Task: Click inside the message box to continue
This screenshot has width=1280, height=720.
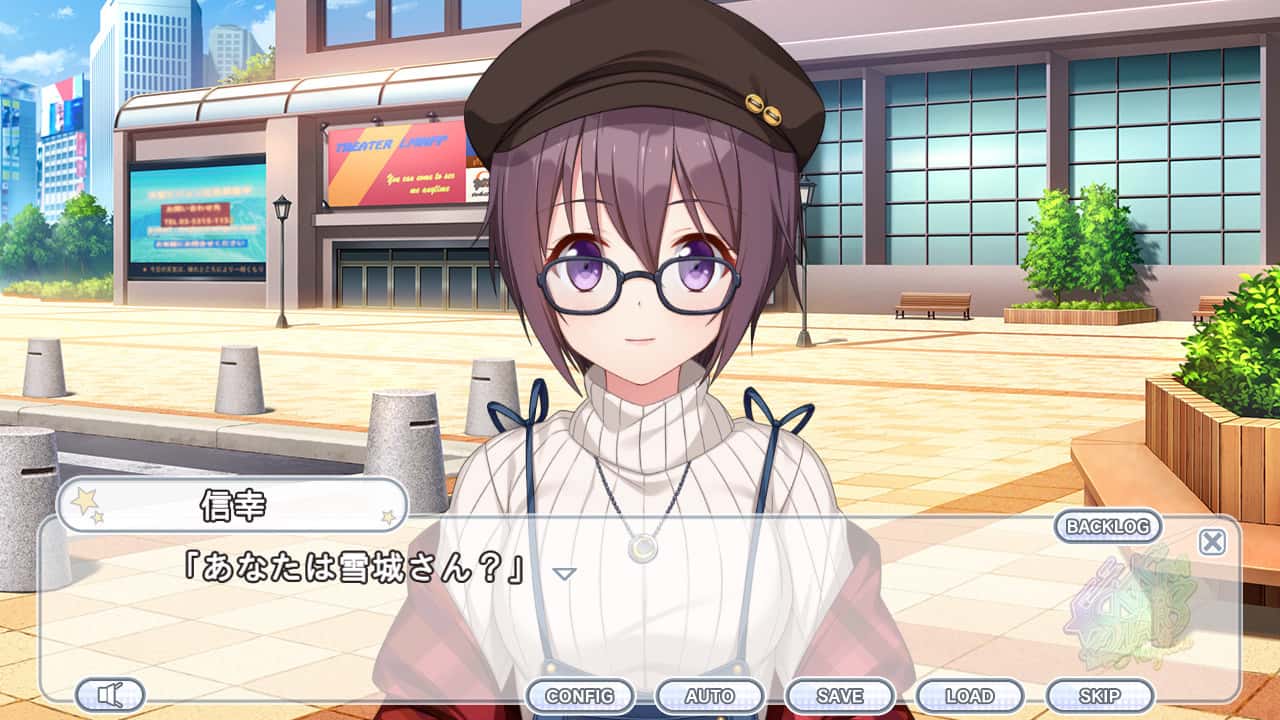Action: click(x=640, y=620)
